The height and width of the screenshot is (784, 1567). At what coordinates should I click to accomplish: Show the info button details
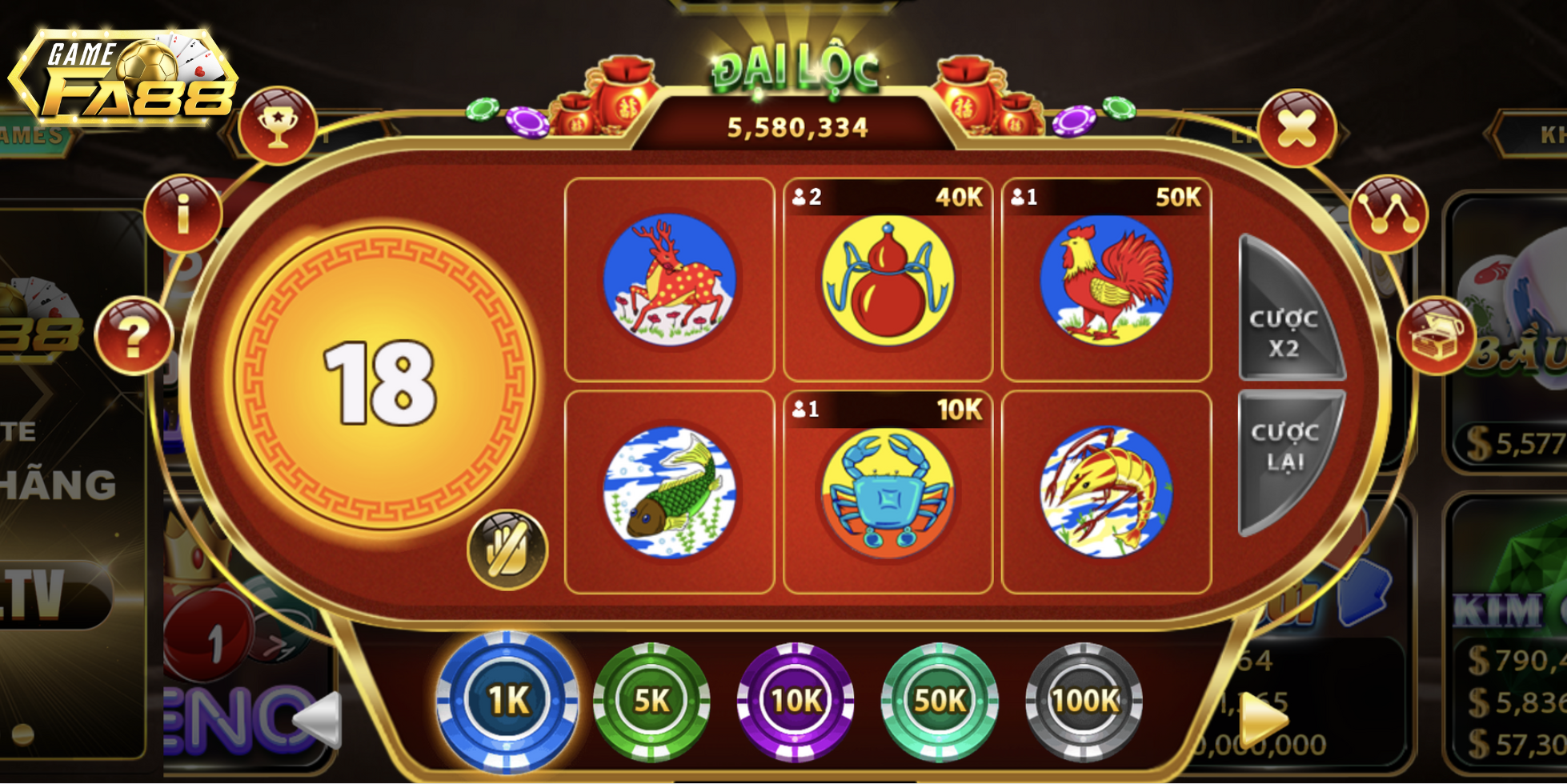tap(183, 214)
